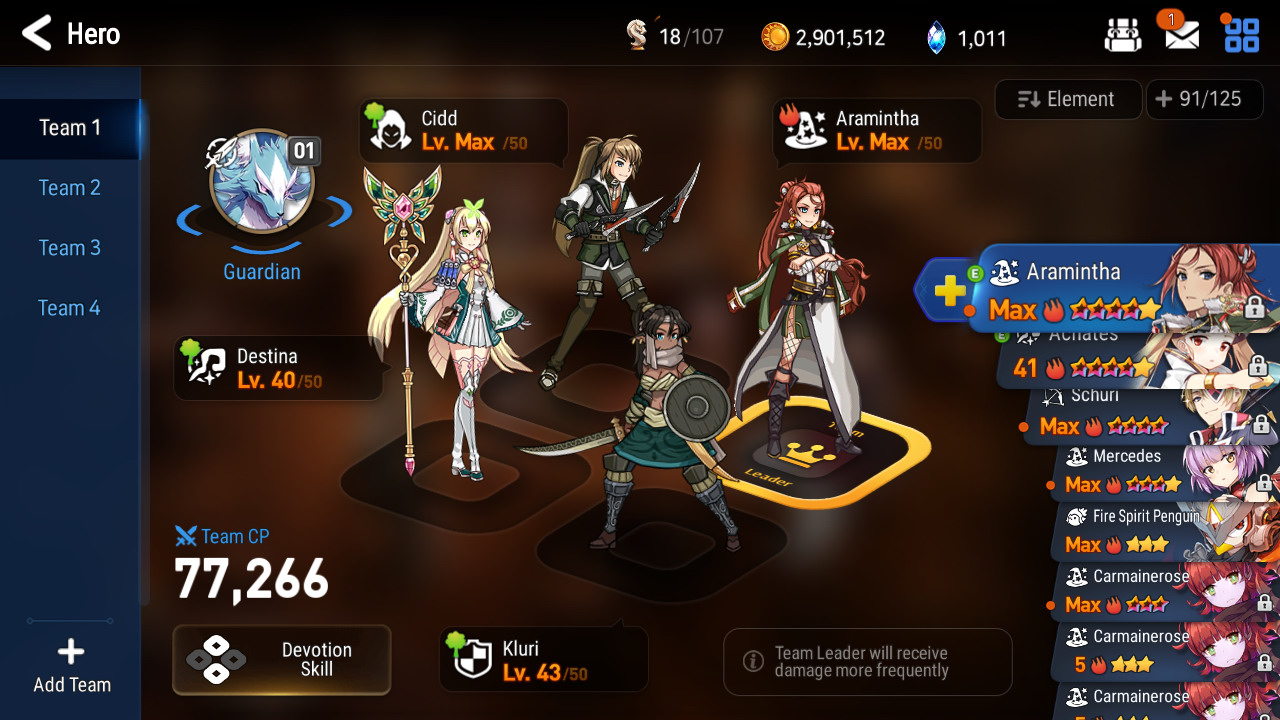Select the Kluri hero label

pyautogui.click(x=542, y=660)
